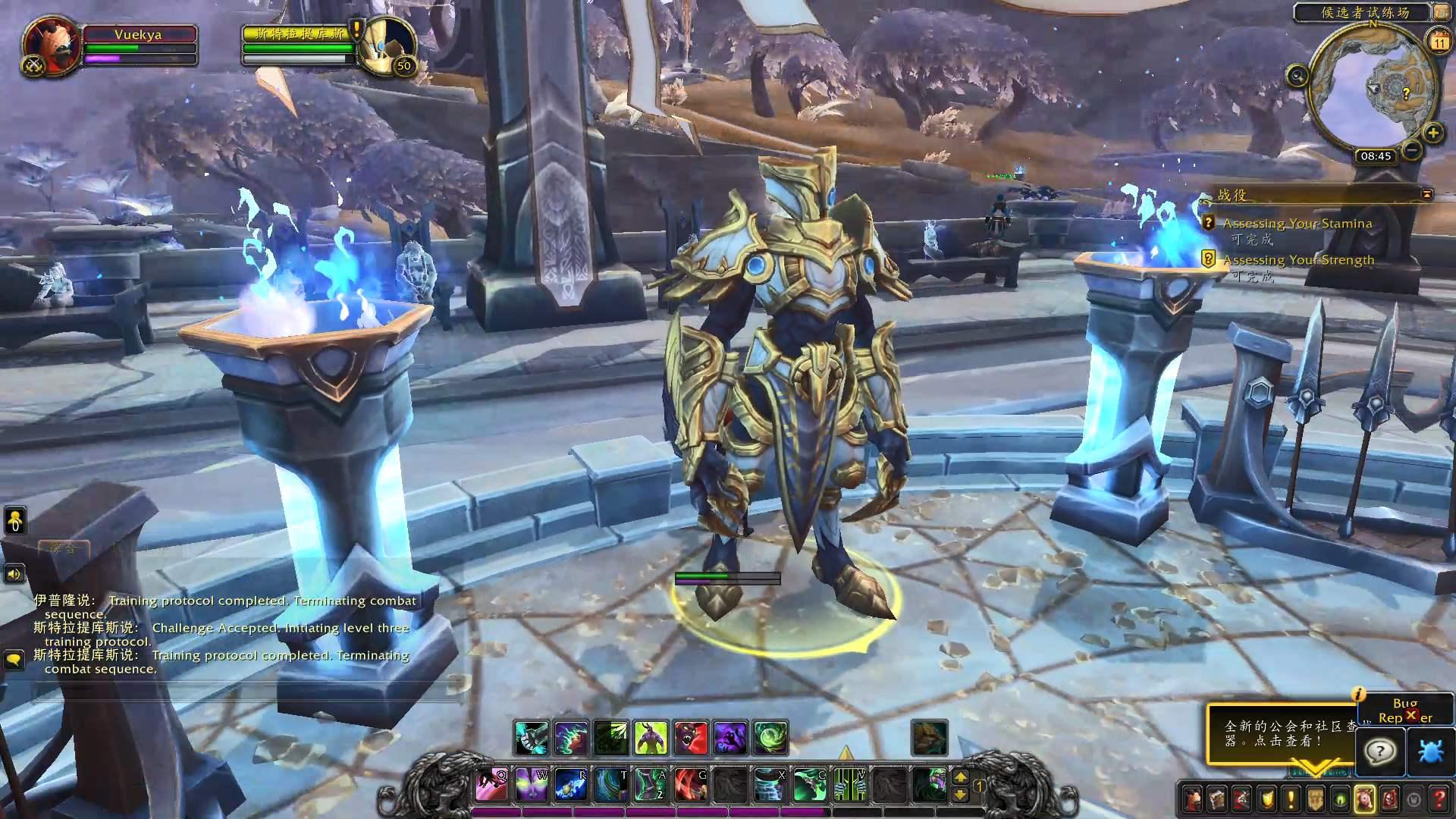Open the calendar showing day 11

pos(1439,42)
